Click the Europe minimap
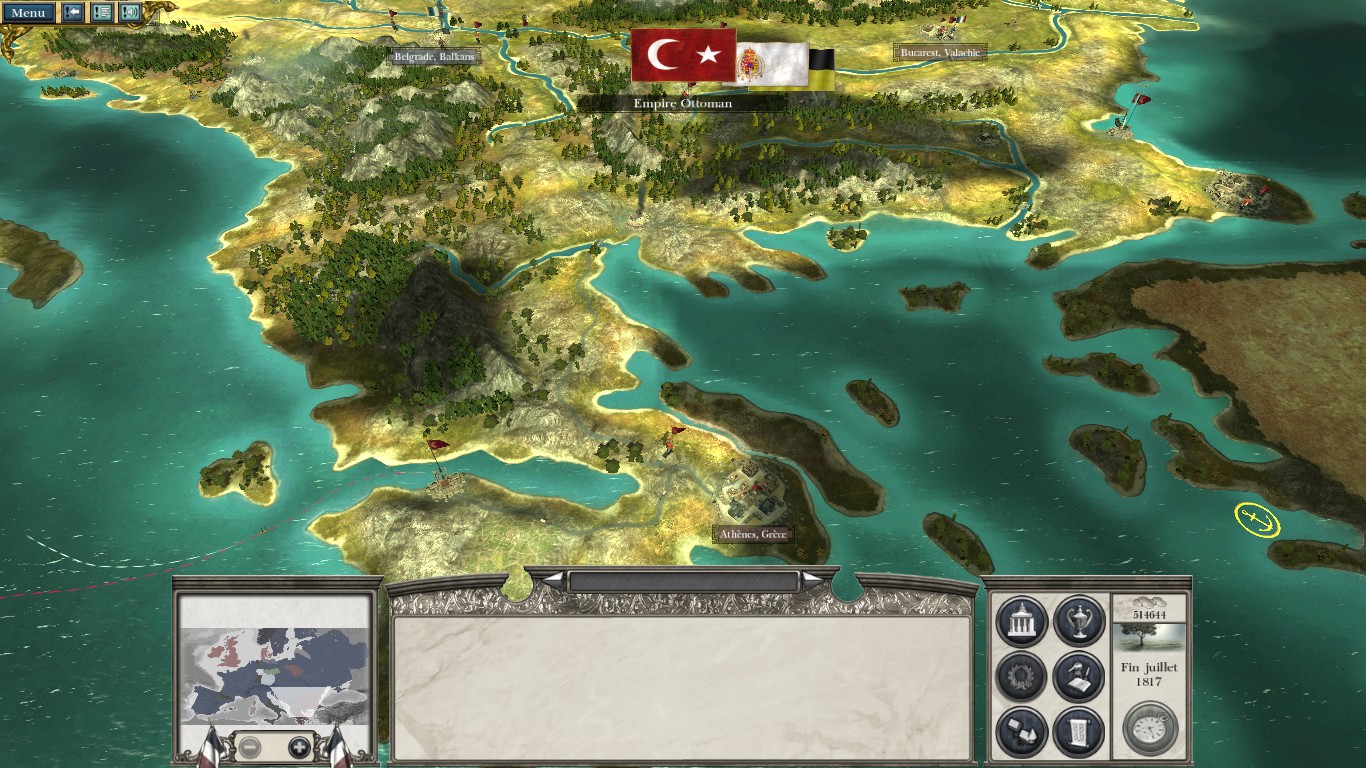This screenshot has width=1366, height=768. click(273, 660)
